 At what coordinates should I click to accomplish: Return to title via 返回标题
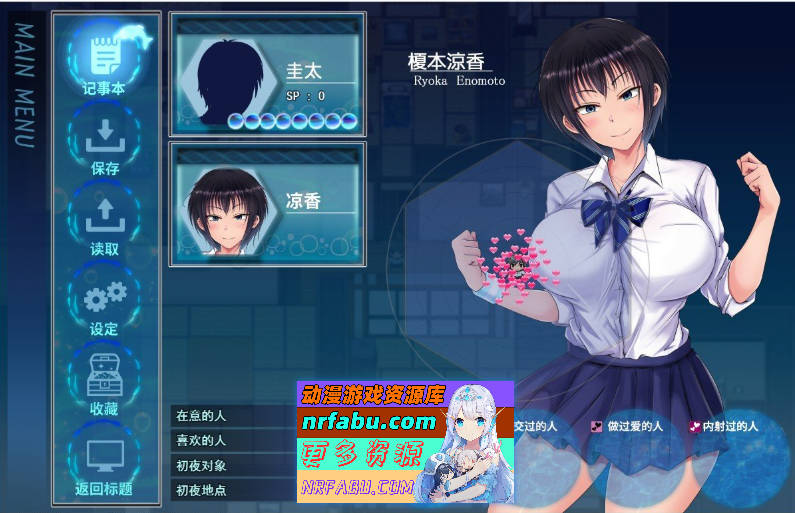coord(104,462)
